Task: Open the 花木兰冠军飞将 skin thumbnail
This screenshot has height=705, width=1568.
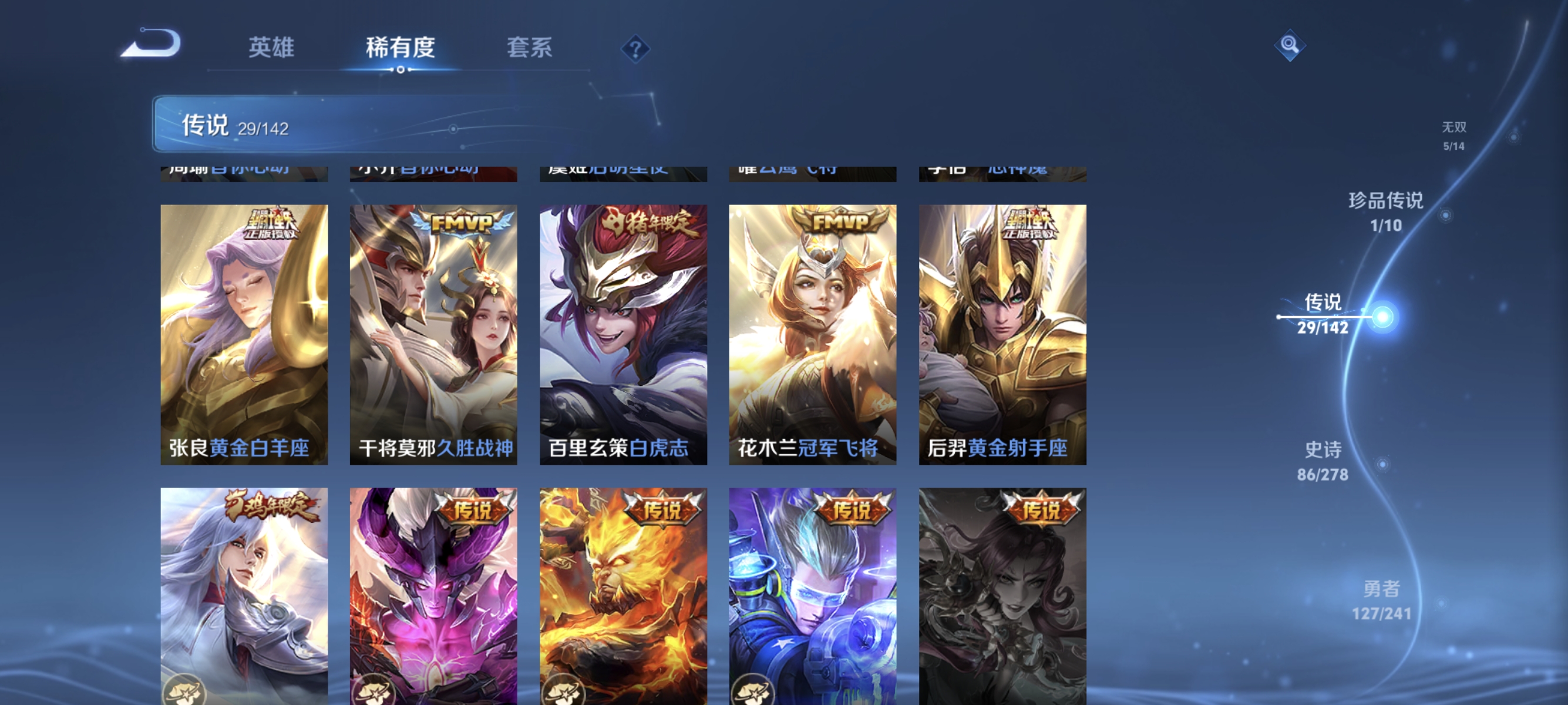Action: click(815, 335)
